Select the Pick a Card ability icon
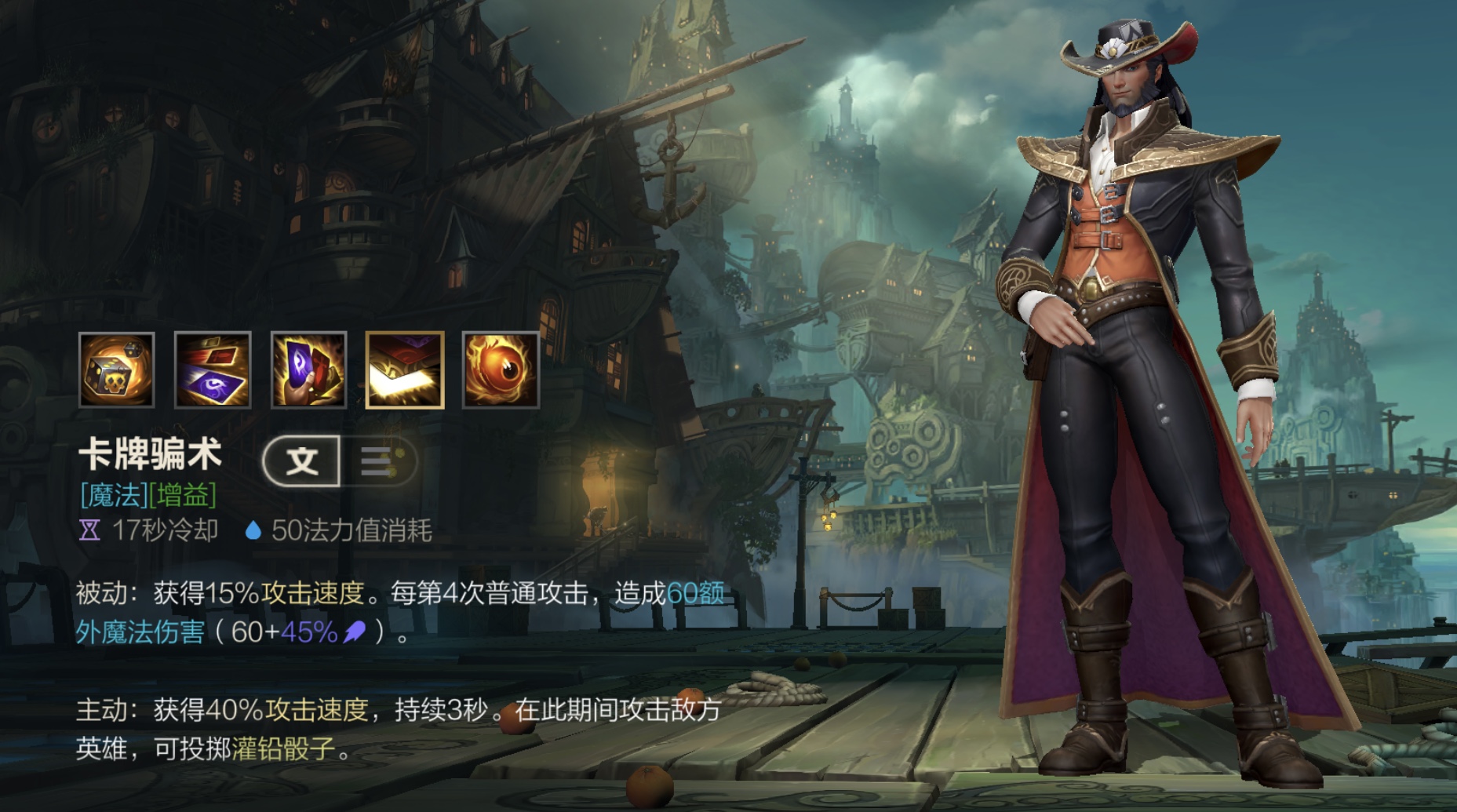This screenshot has width=1457, height=812. (x=308, y=370)
